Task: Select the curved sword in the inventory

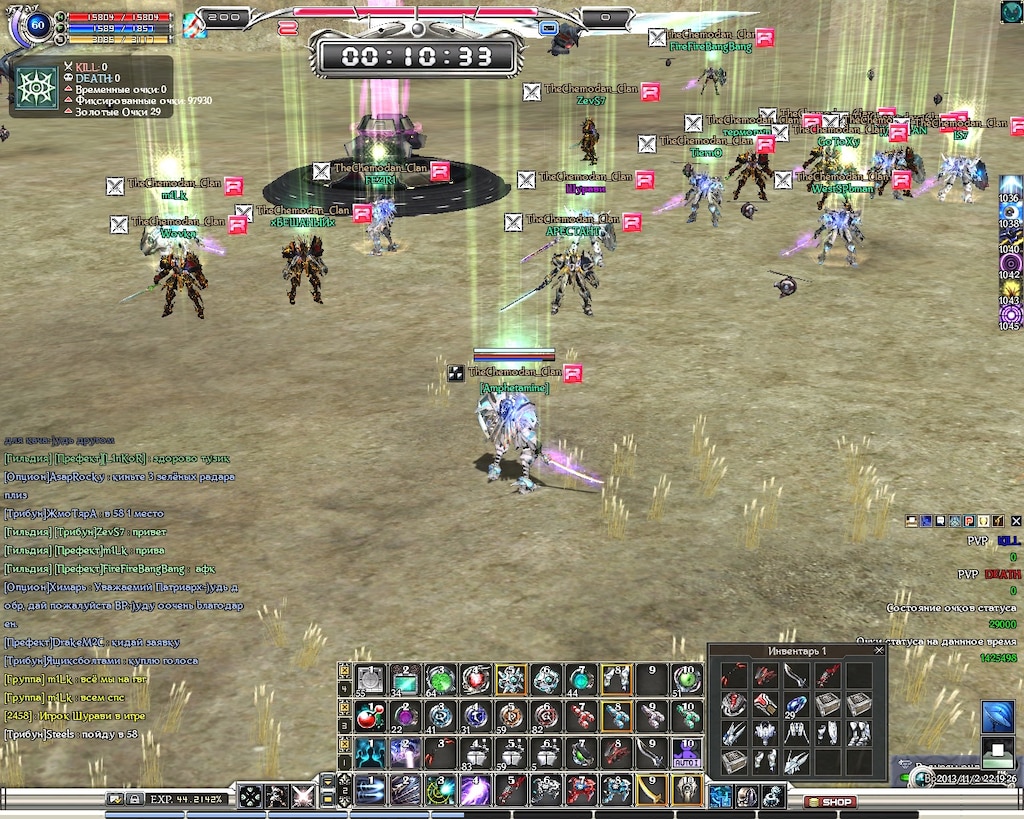Action: point(796,675)
